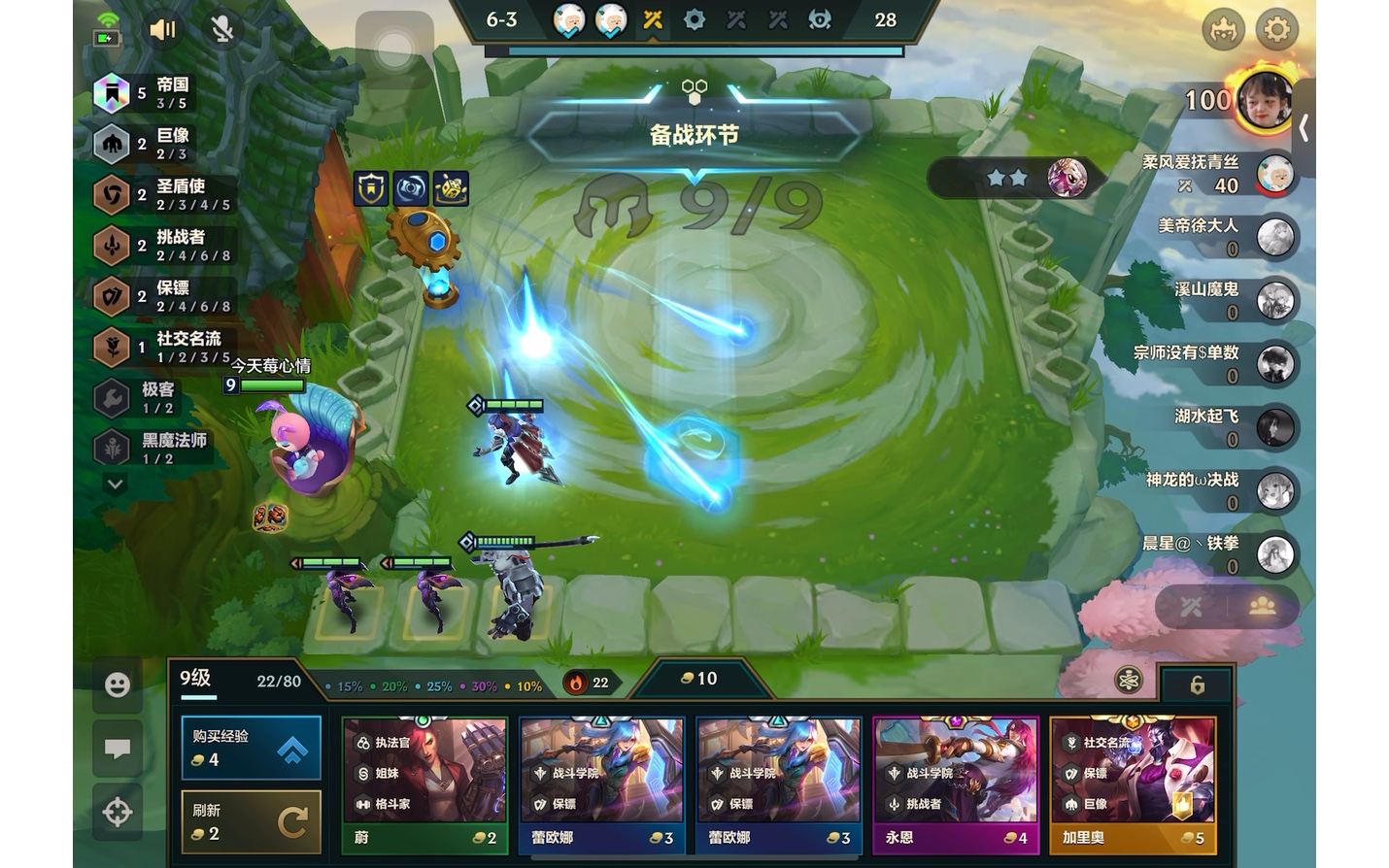1389x868 pixels.
Task: Refresh the shop for 2 gold
Action: [251, 822]
